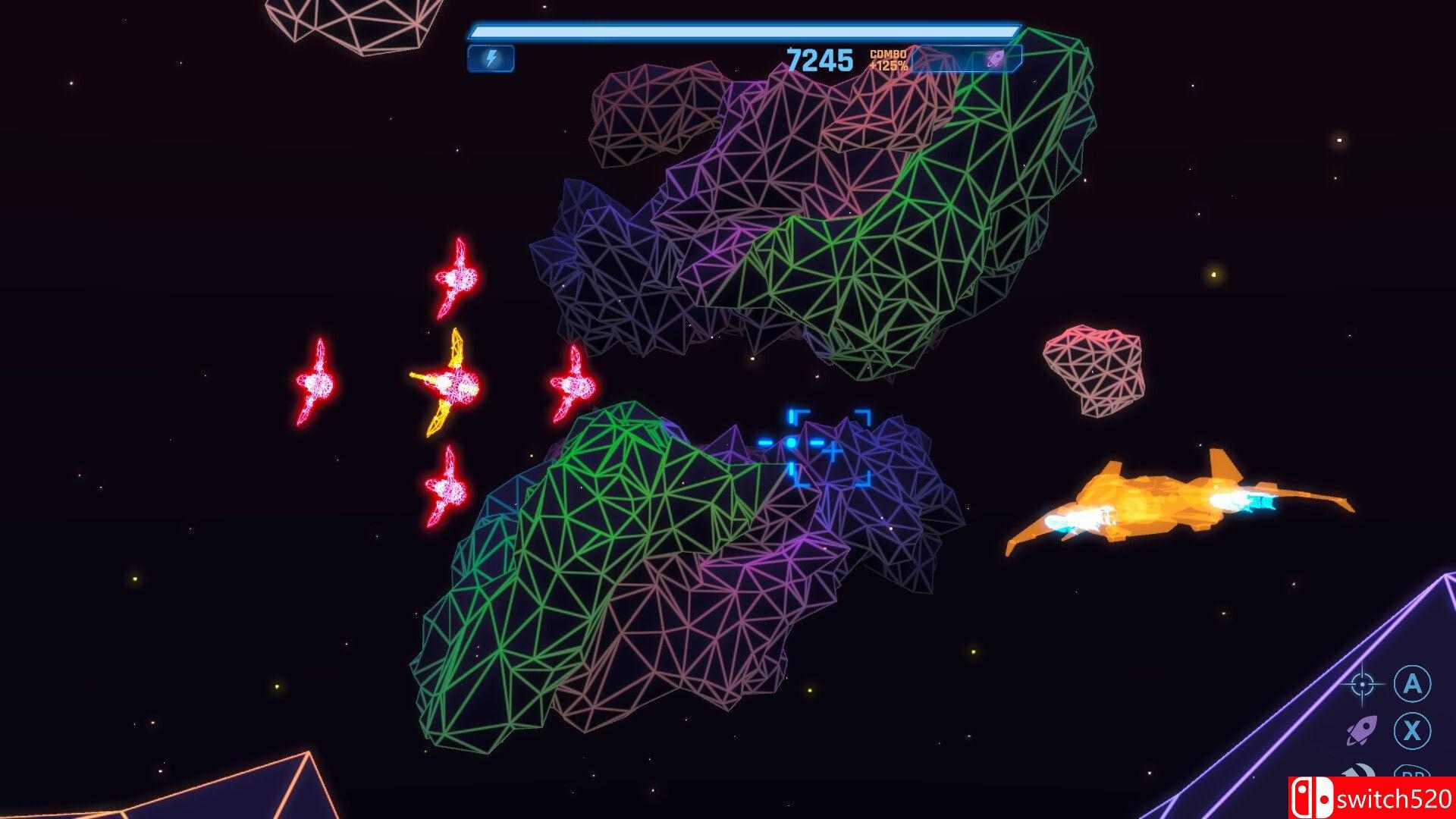Viewport: 1456px width, 819px height.
Task: Click the lightning bolt energy icon
Action: pyautogui.click(x=491, y=58)
